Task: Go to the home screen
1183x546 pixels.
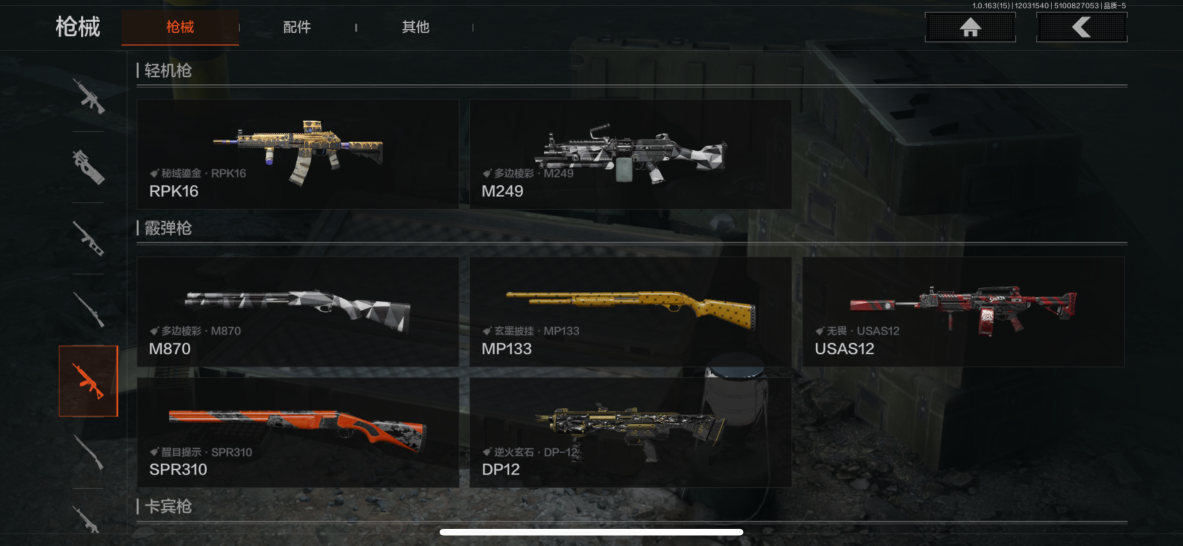Action: [969, 27]
